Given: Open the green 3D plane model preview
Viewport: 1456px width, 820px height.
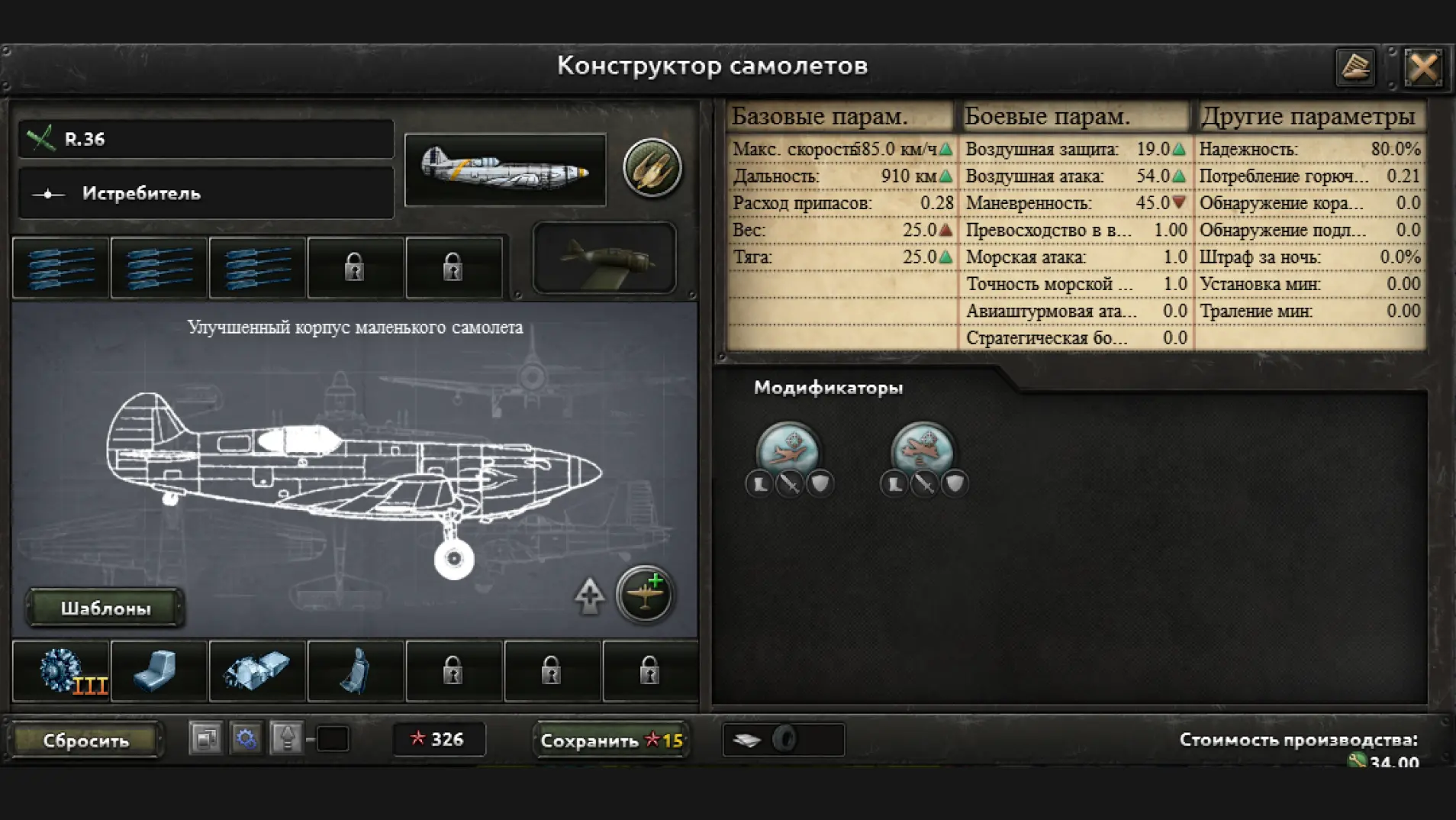Looking at the screenshot, I should [x=604, y=258].
